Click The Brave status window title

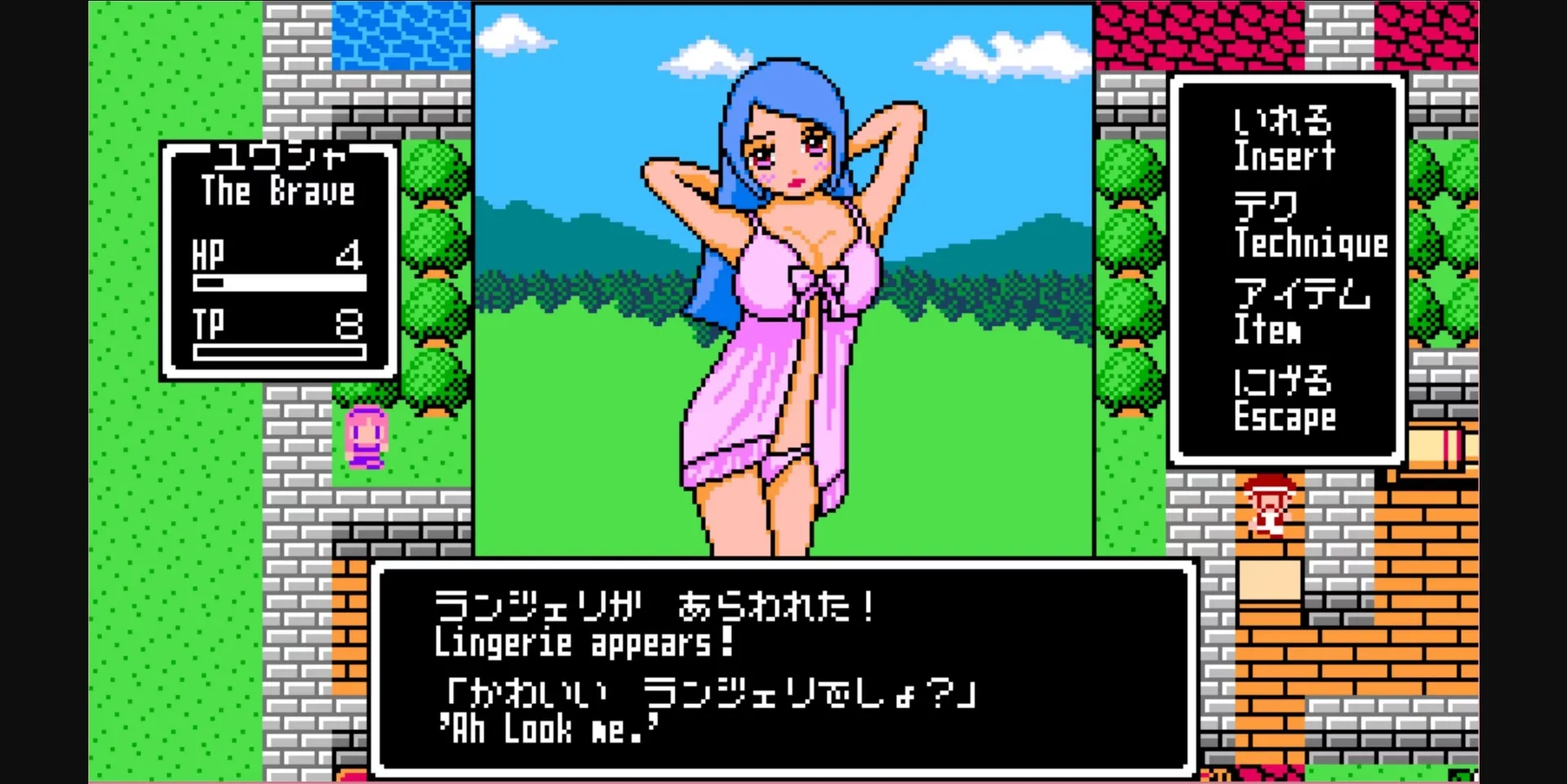(x=277, y=192)
